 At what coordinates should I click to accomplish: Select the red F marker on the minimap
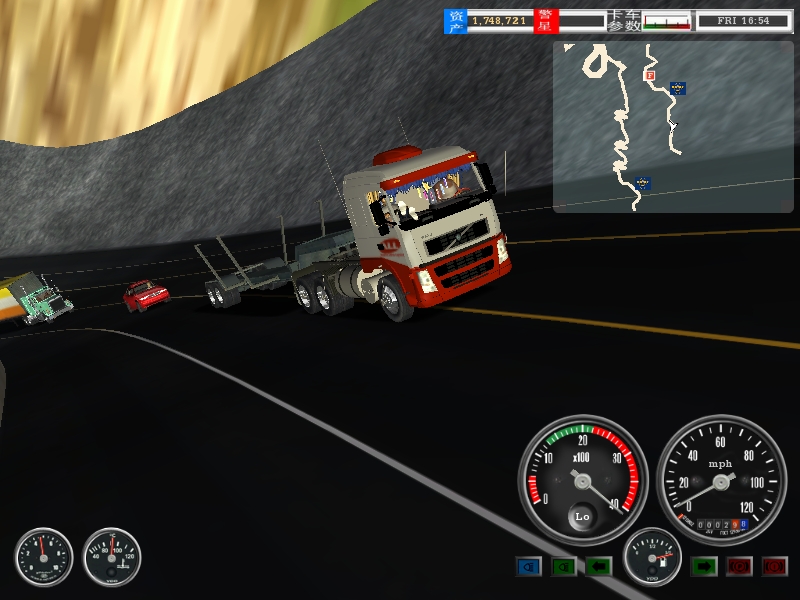coord(649,75)
